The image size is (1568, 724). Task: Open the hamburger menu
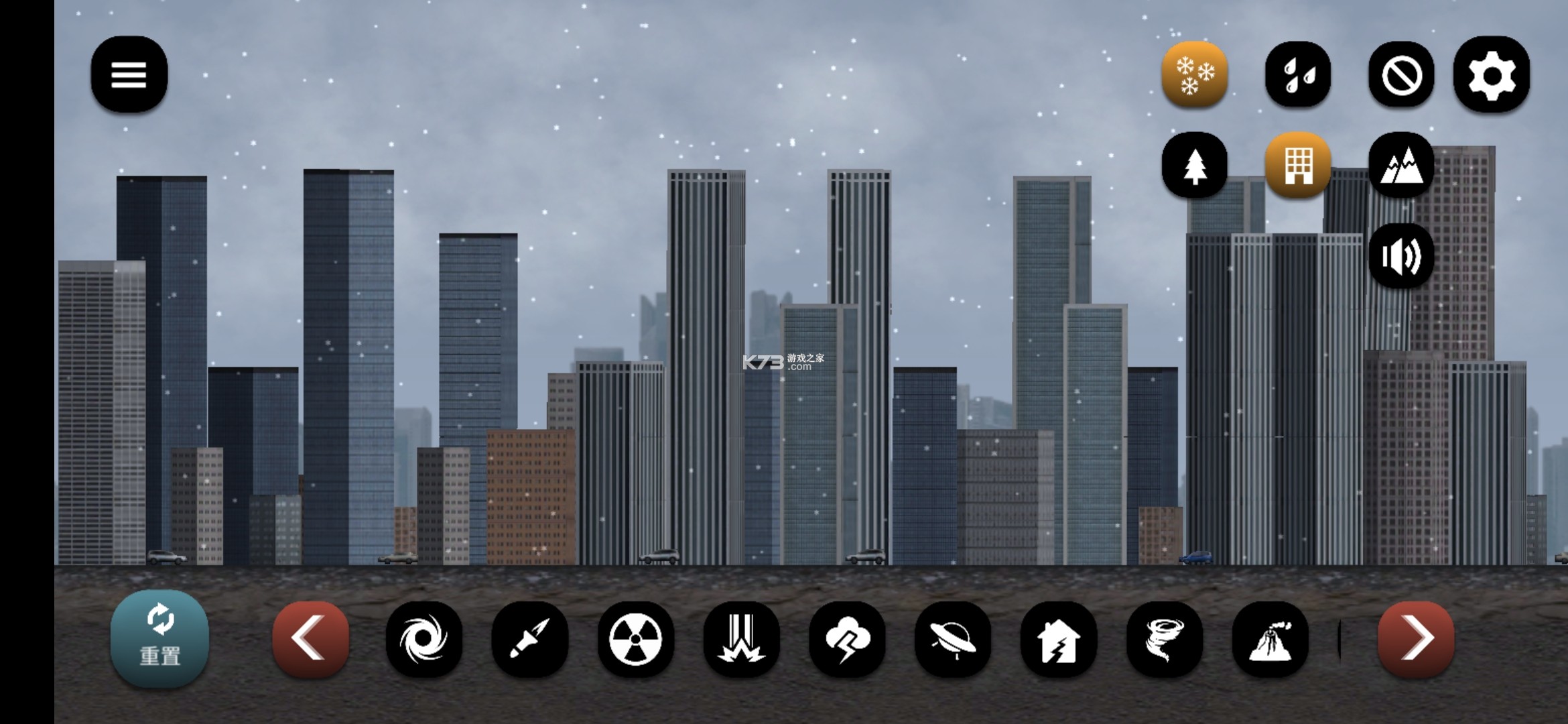point(129,74)
